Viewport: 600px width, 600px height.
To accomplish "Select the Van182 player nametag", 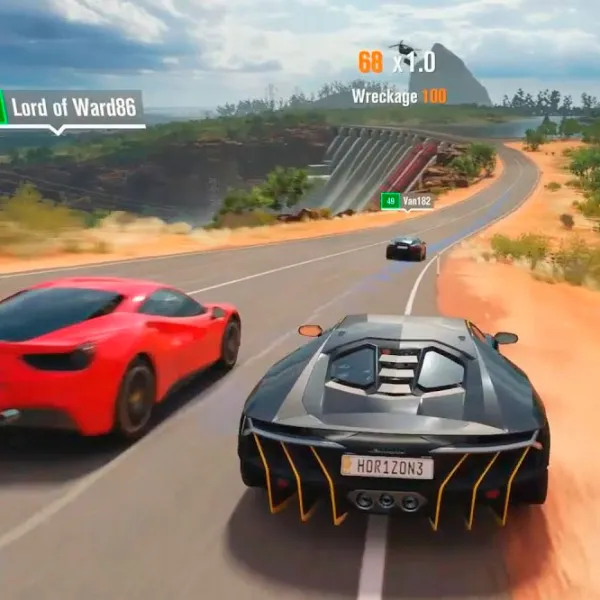I will 407,201.
